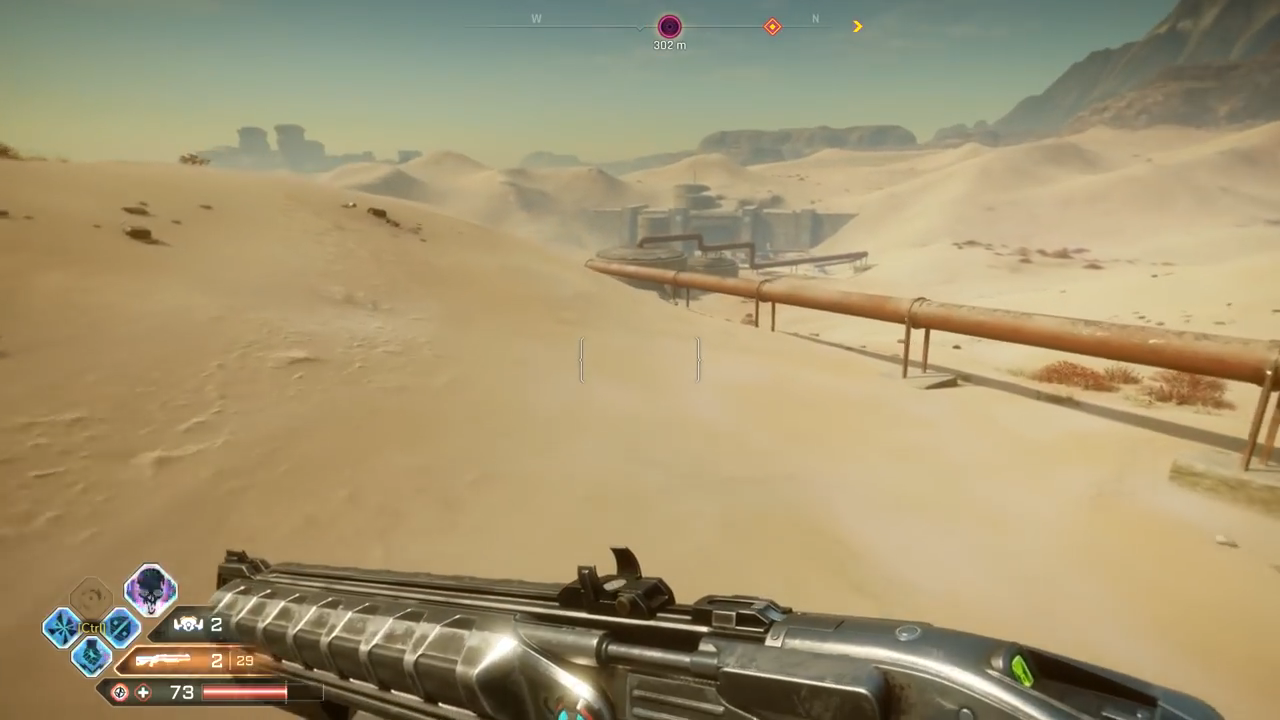Click the health infusion plus icon

[x=144, y=692]
